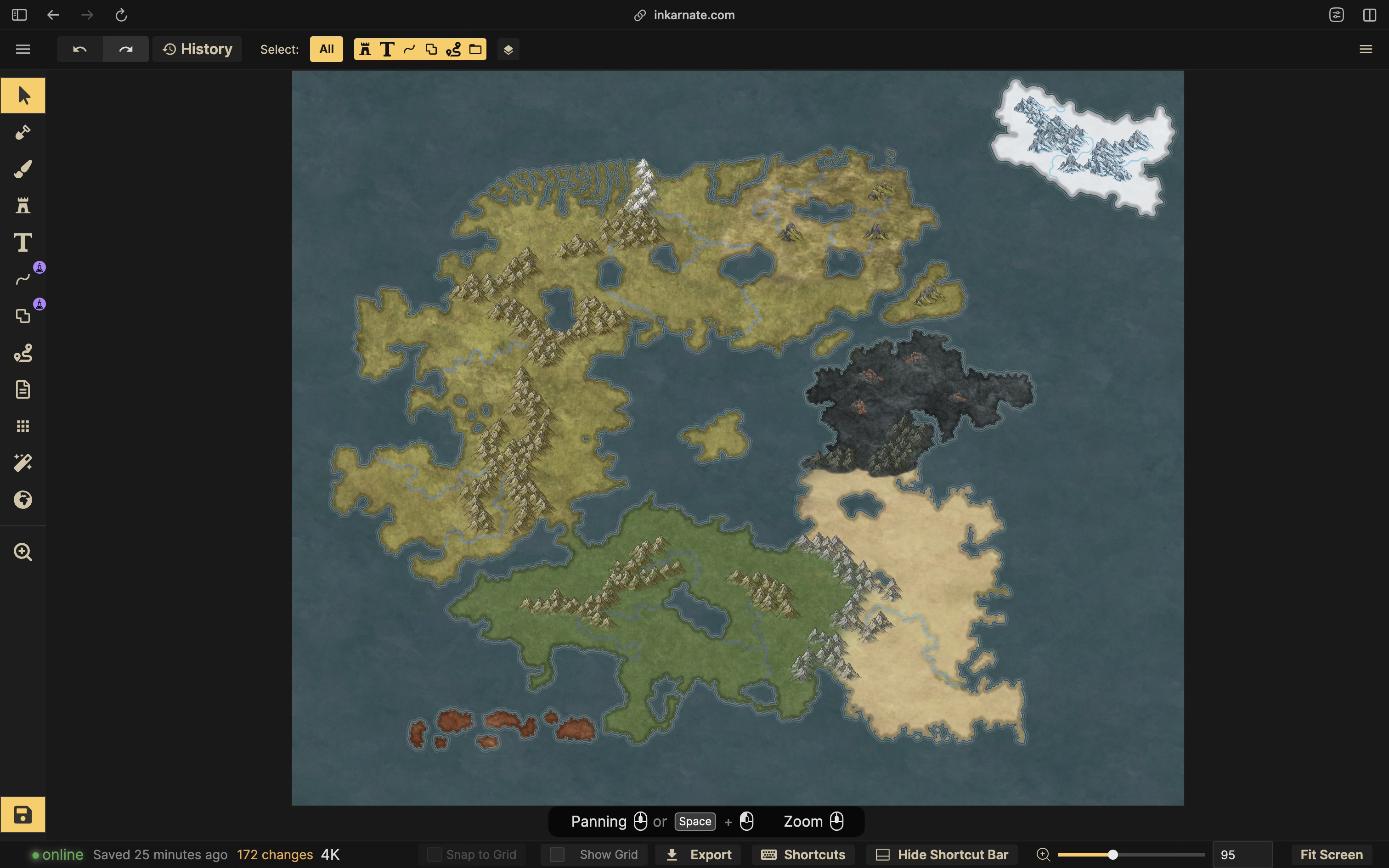Open the Notes tool
This screenshot has width=1389, height=868.
coord(23,389)
